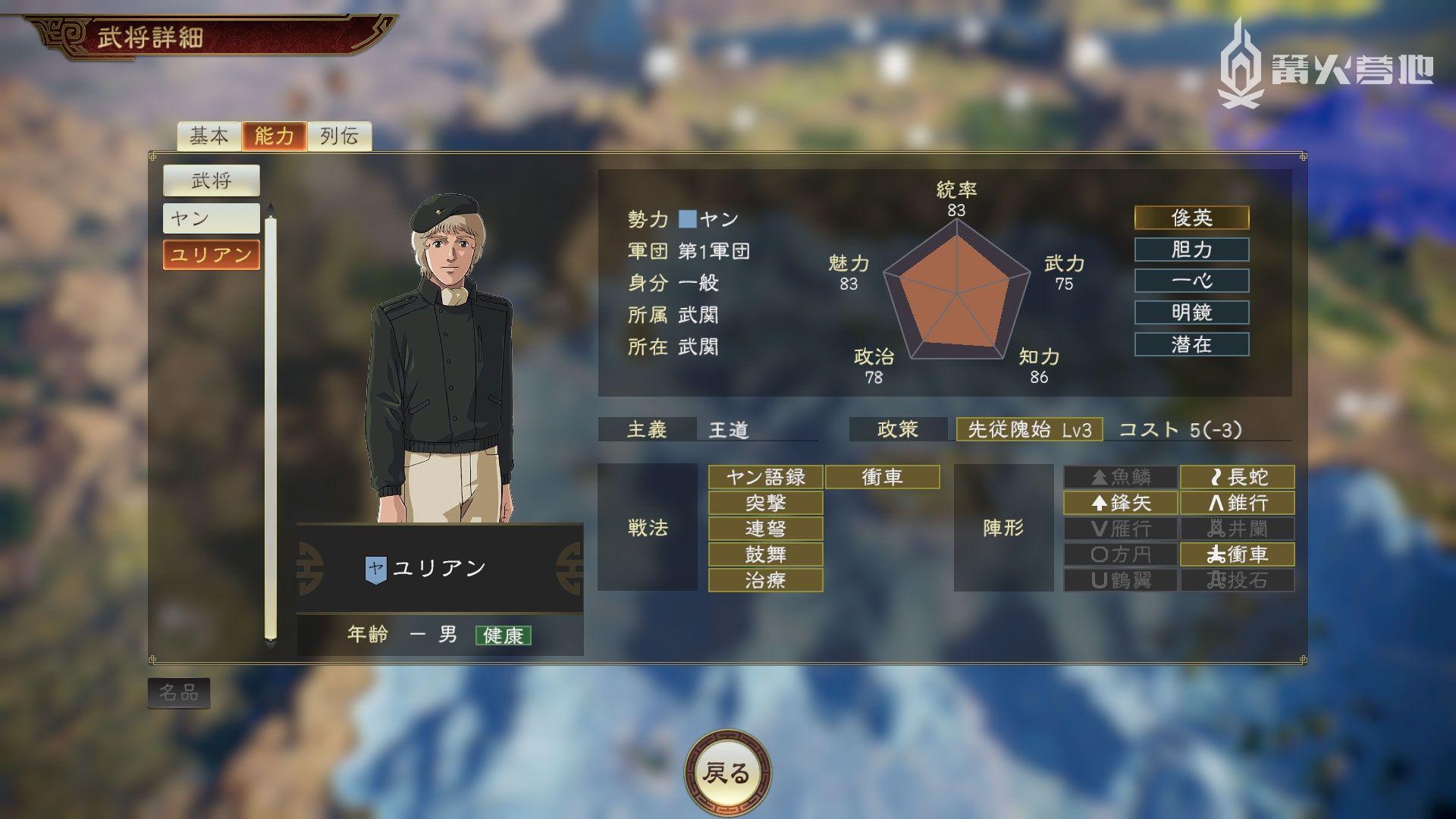This screenshot has height=819, width=1456.
Task: Click the 突撃 tactic
Action: (765, 503)
